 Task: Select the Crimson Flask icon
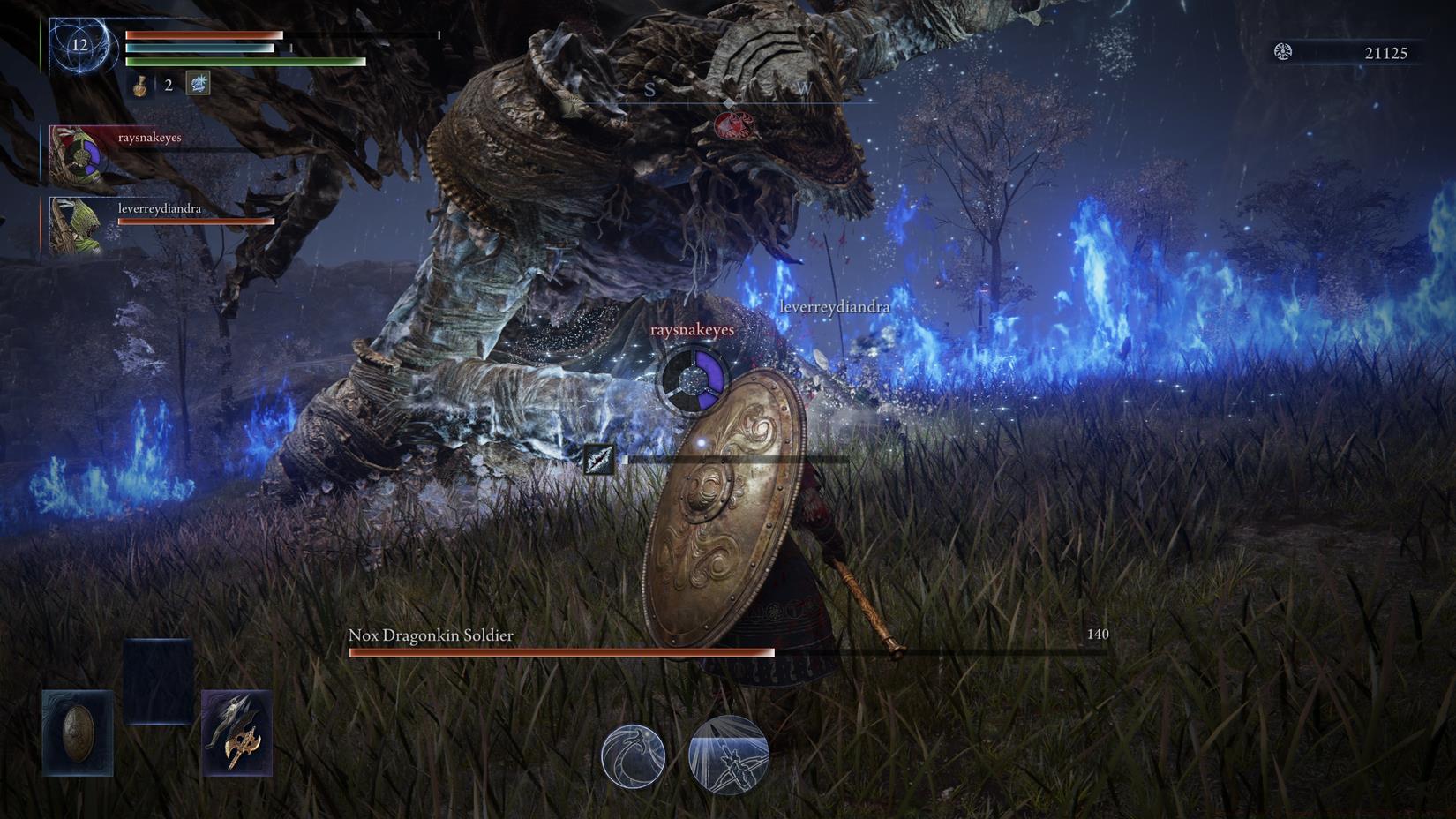[138, 86]
